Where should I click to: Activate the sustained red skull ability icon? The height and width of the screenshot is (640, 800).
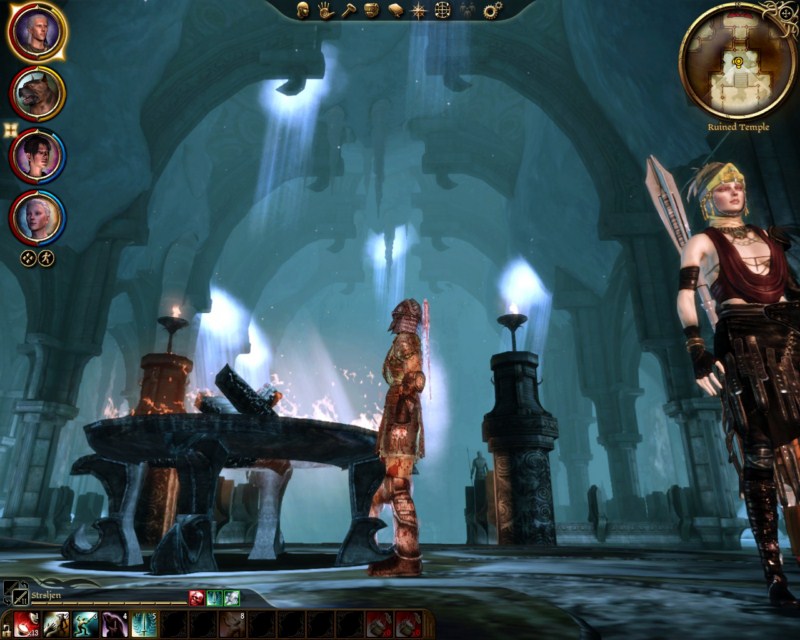(197, 598)
